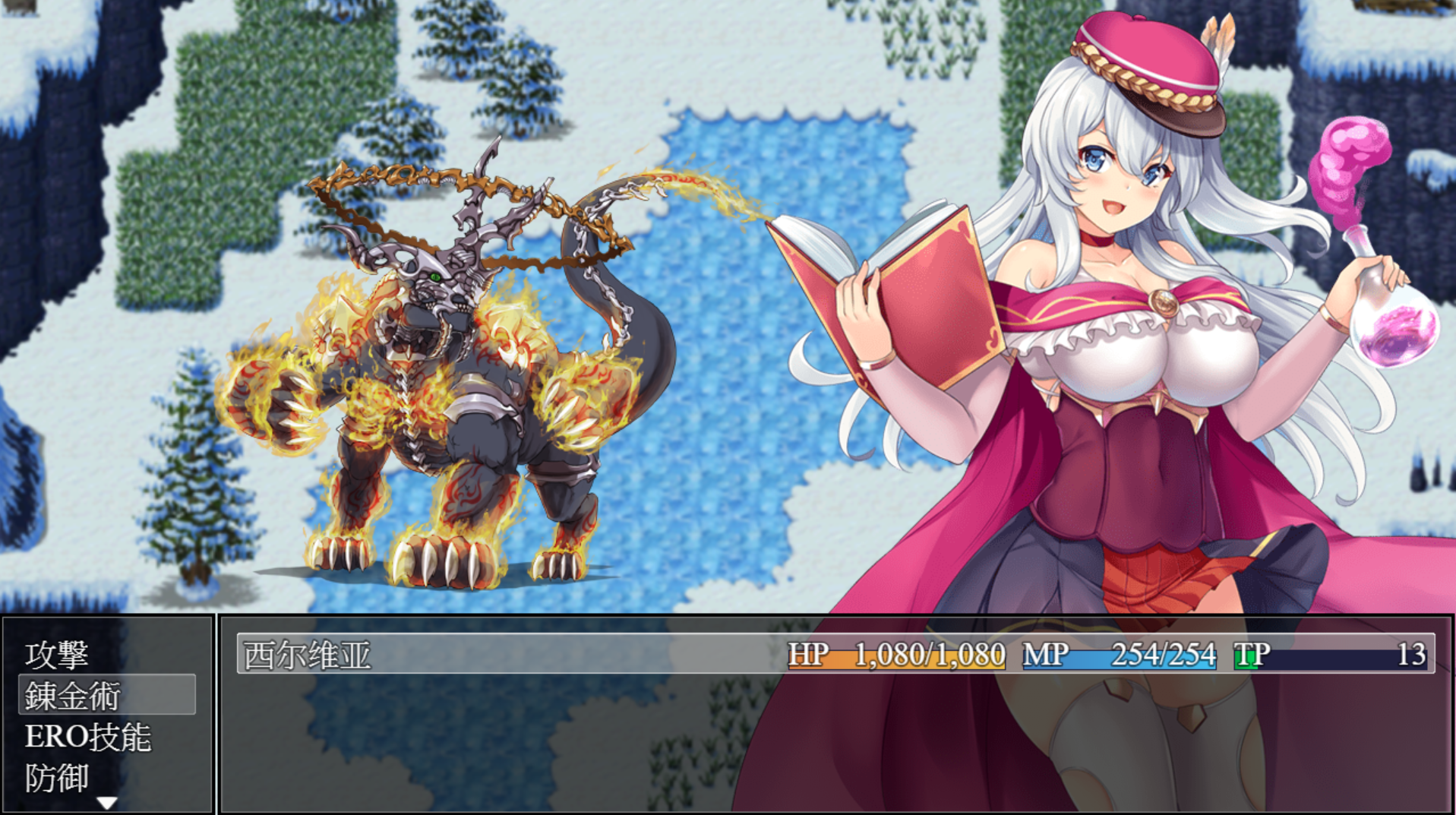The width and height of the screenshot is (1456, 815).
Task: Select 西尔维亚 in the party status row
Action: tap(308, 655)
